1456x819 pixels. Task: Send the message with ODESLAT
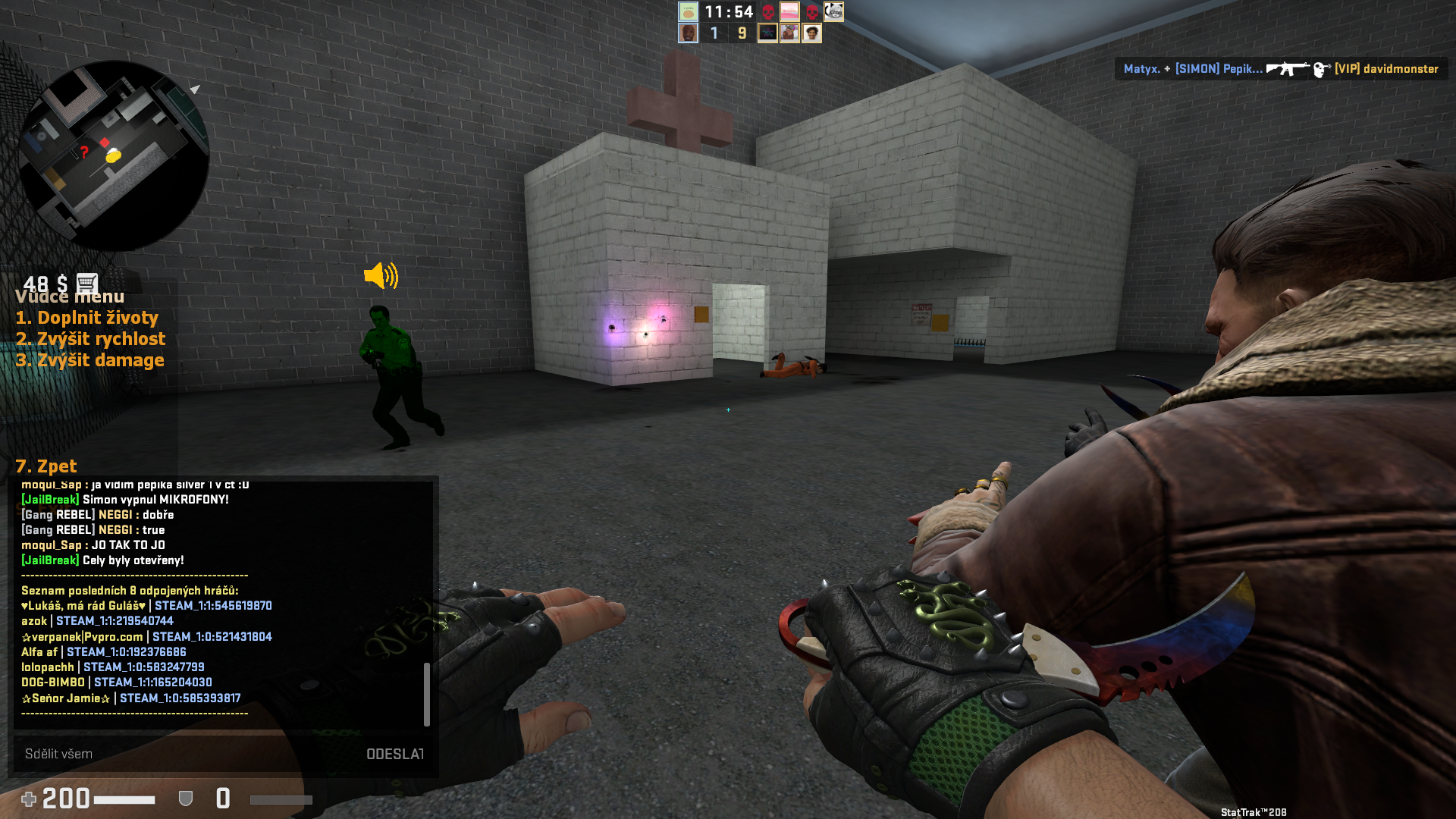click(394, 754)
